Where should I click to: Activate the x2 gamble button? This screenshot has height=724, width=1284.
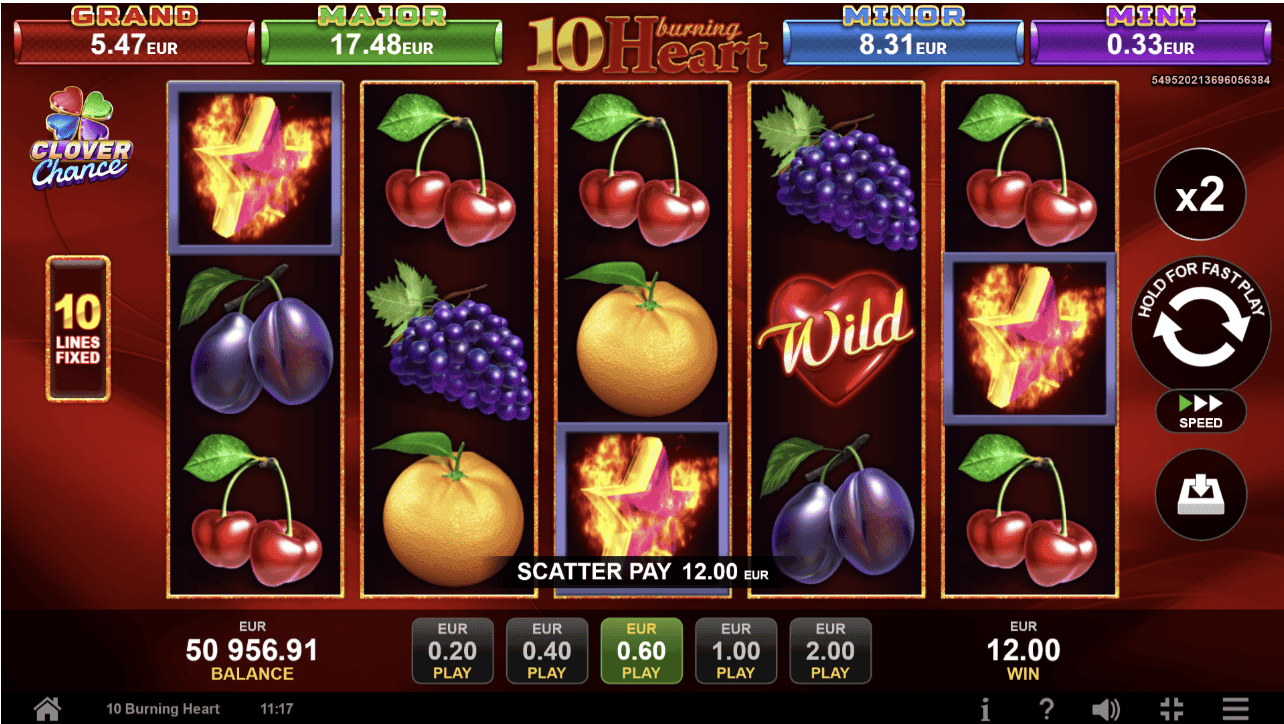pyautogui.click(x=1200, y=196)
